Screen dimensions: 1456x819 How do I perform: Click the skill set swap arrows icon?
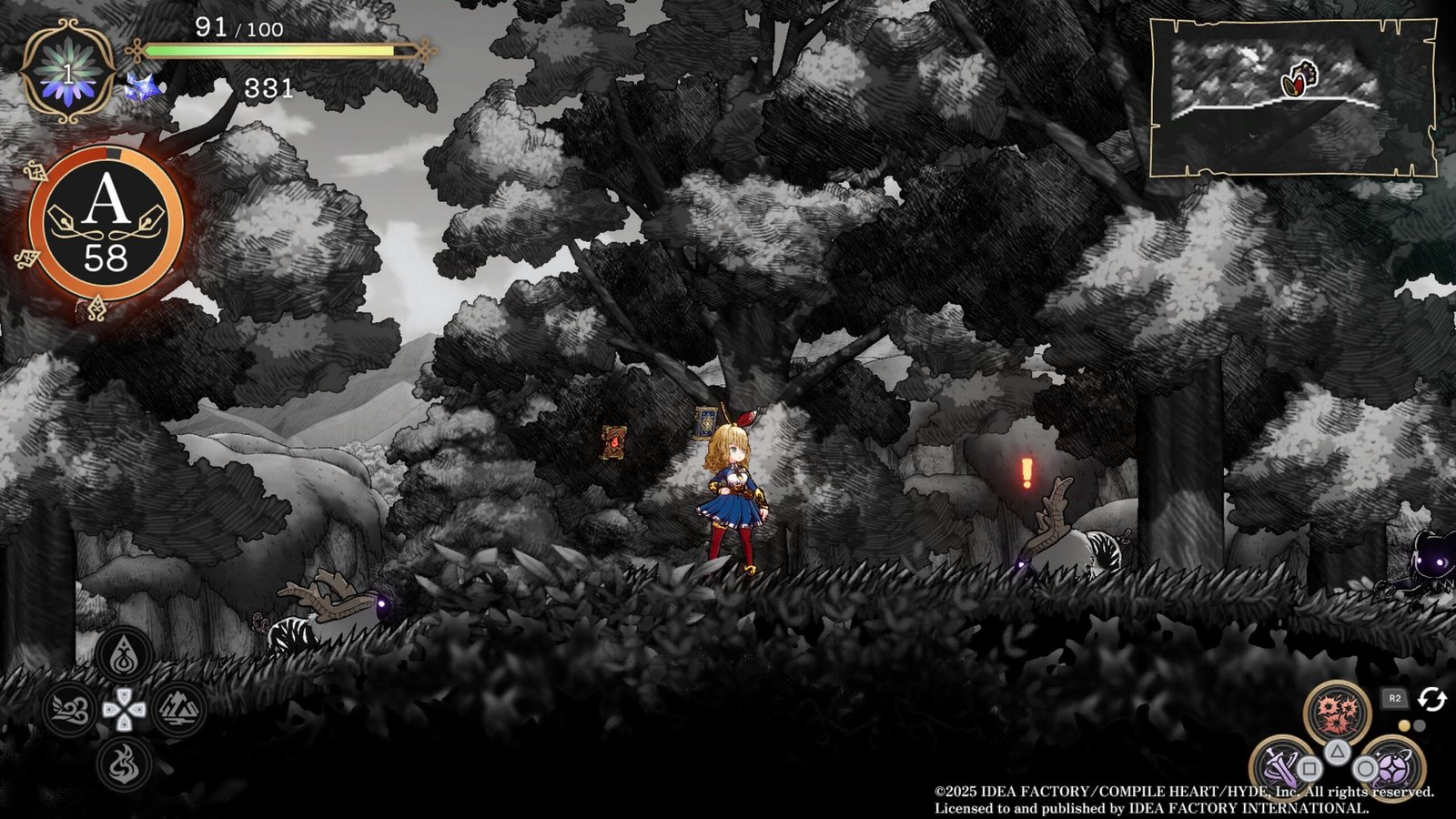pyautogui.click(x=1432, y=699)
